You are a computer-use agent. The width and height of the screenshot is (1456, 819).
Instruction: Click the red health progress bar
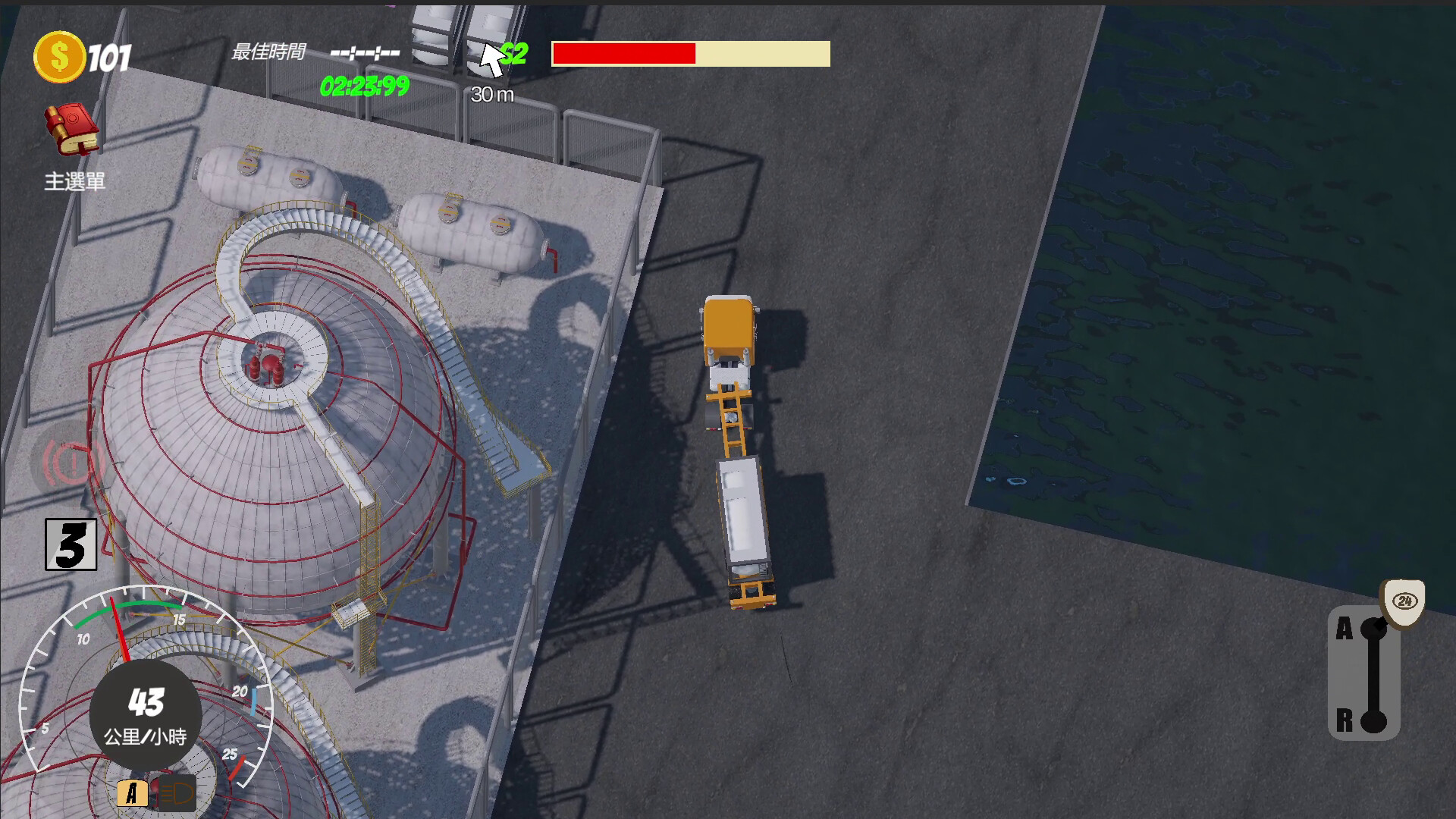tap(623, 54)
